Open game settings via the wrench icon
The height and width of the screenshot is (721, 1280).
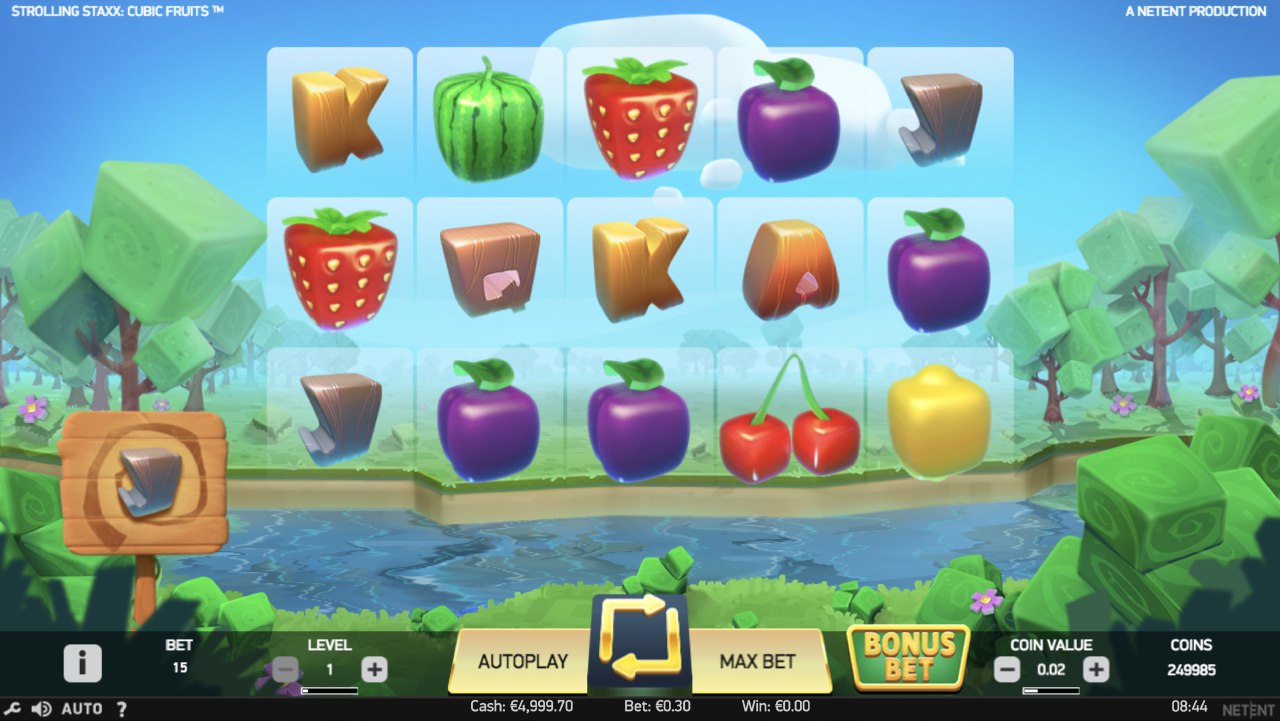[13, 709]
